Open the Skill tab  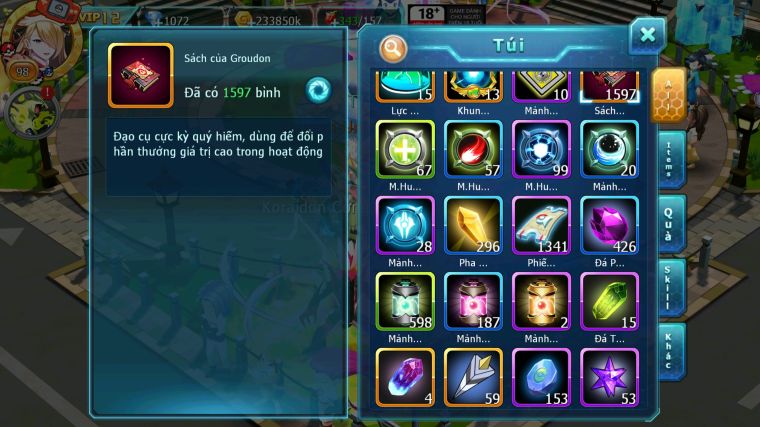pyautogui.click(x=672, y=289)
